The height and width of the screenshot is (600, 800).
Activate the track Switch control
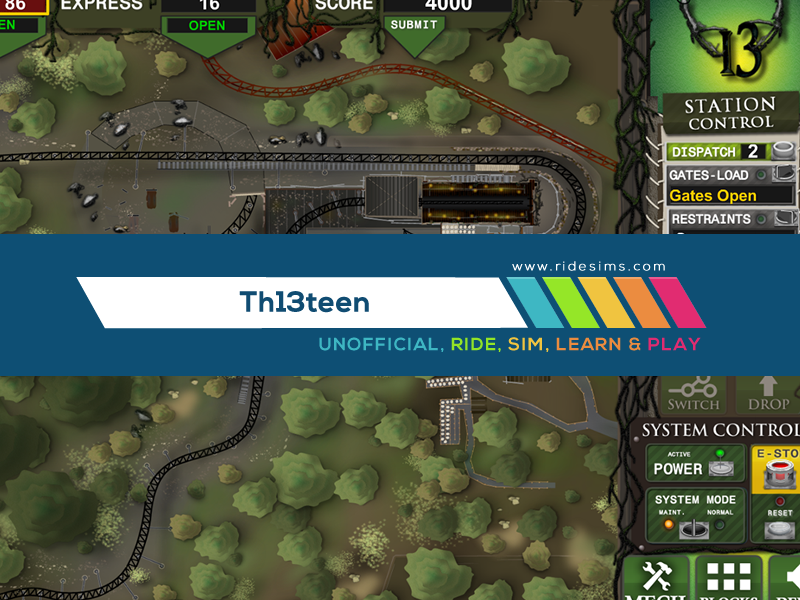[693, 393]
